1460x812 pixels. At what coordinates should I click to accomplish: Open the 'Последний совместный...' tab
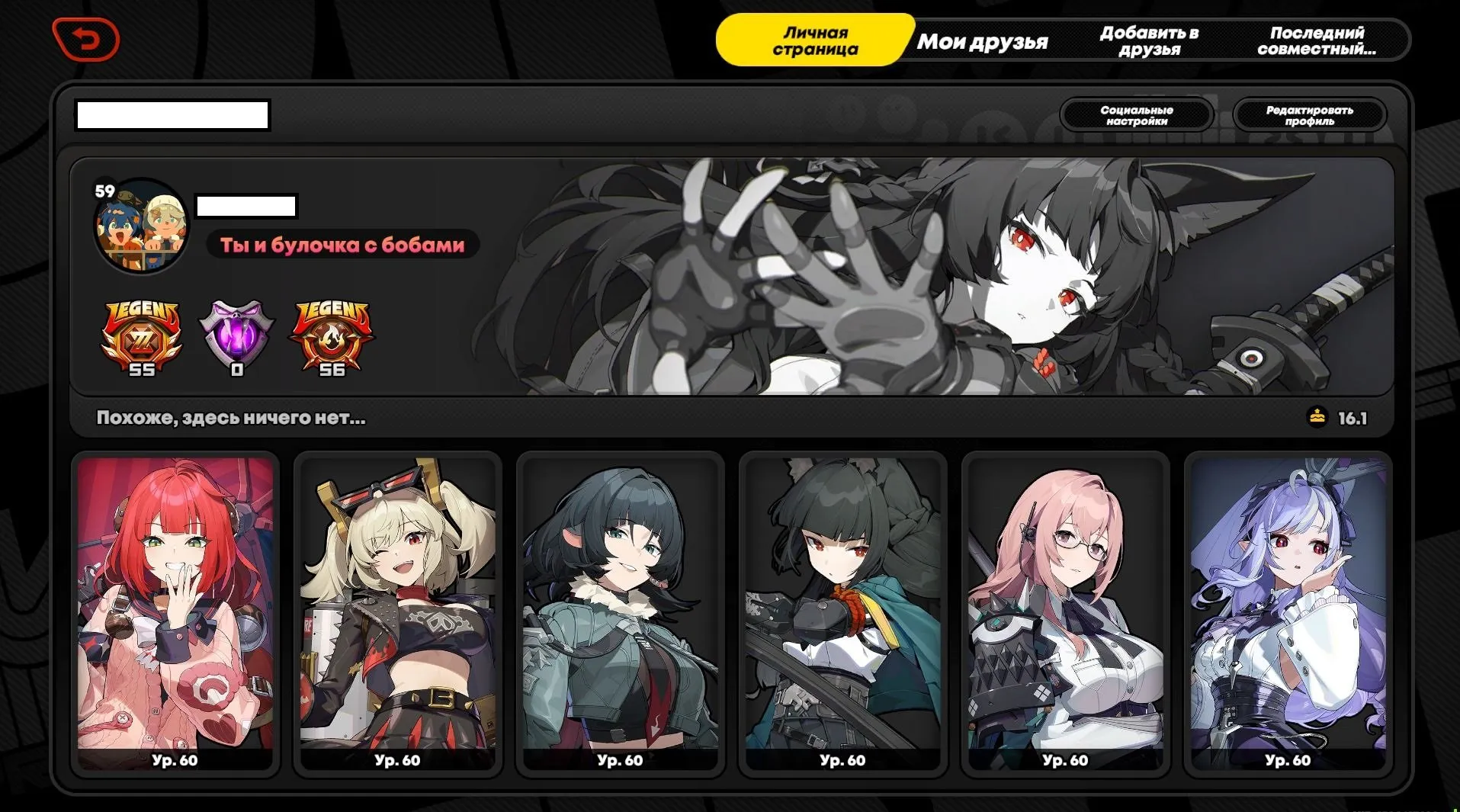point(1317,40)
